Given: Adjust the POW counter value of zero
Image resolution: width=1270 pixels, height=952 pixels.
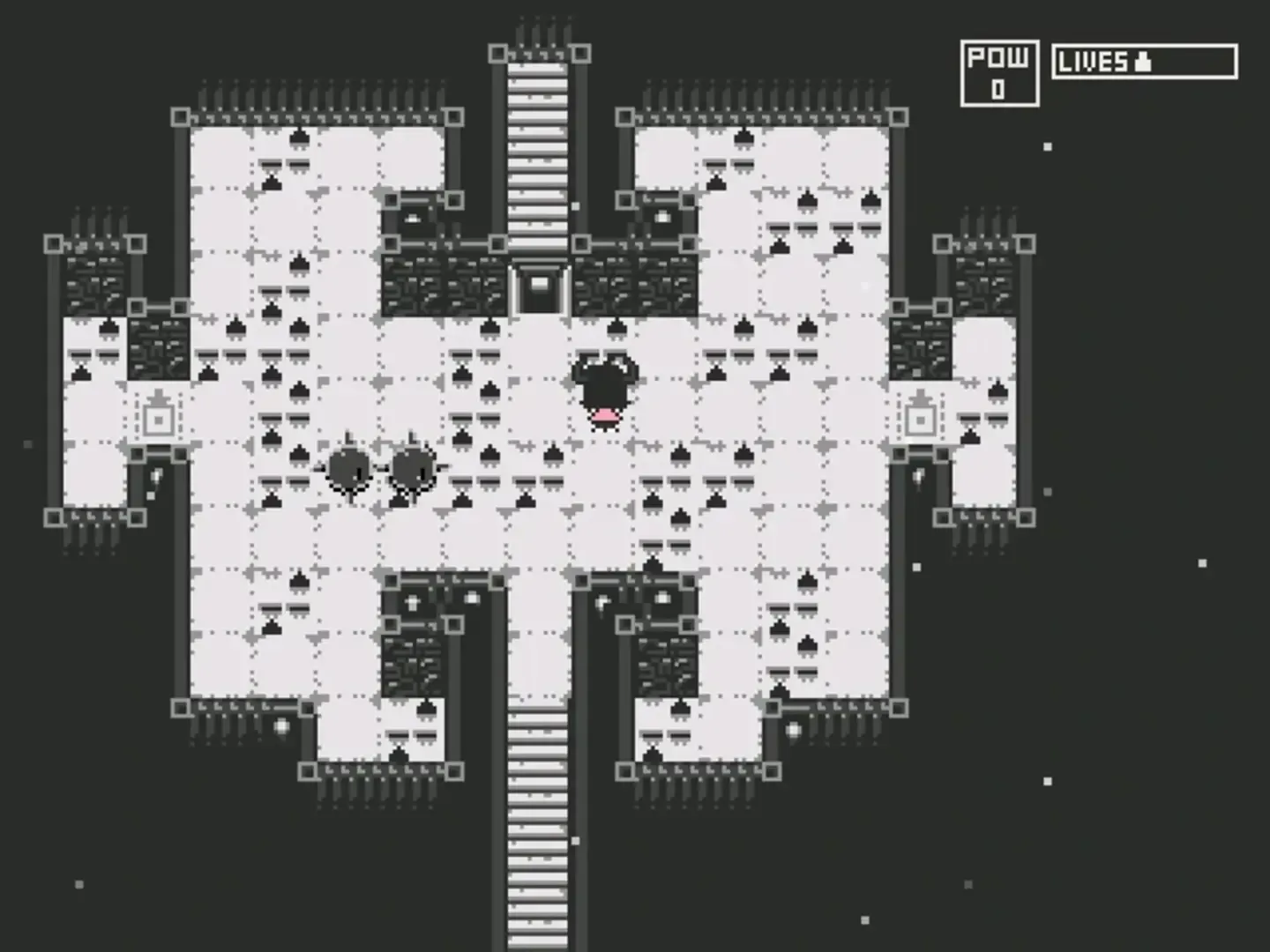Looking at the screenshot, I should coord(998,88).
